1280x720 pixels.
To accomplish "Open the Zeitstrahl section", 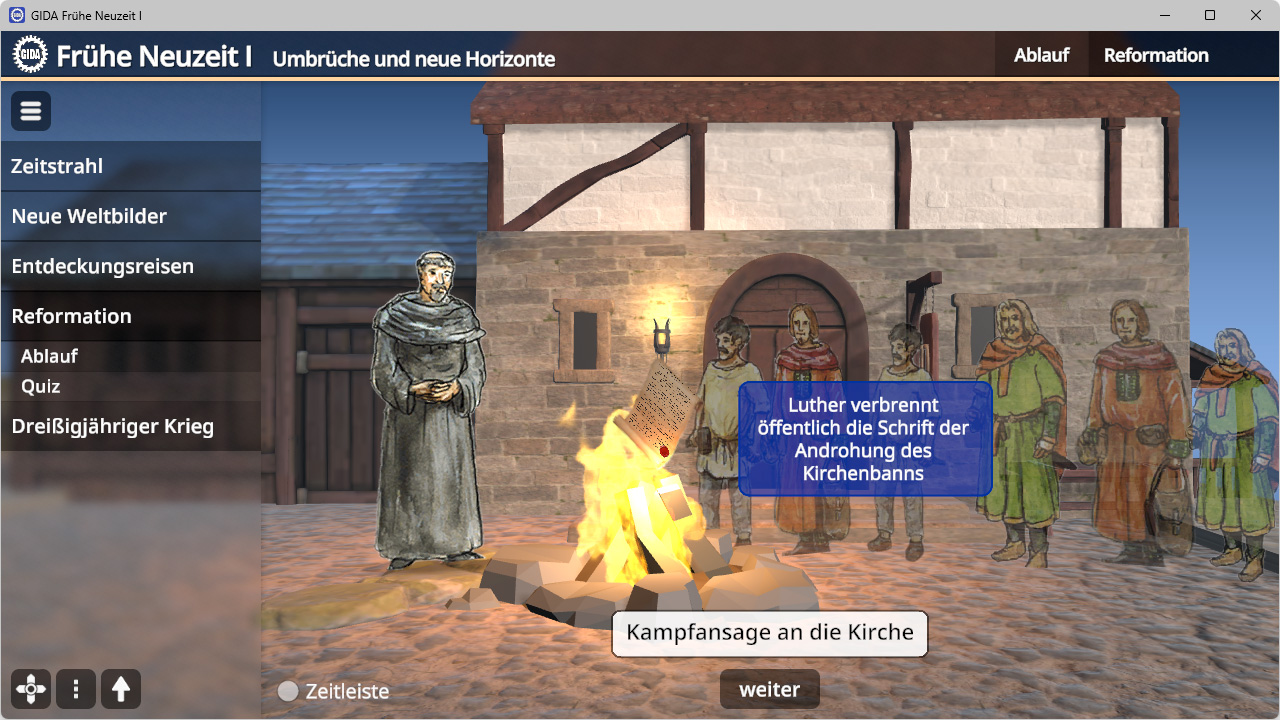I will click(56, 166).
